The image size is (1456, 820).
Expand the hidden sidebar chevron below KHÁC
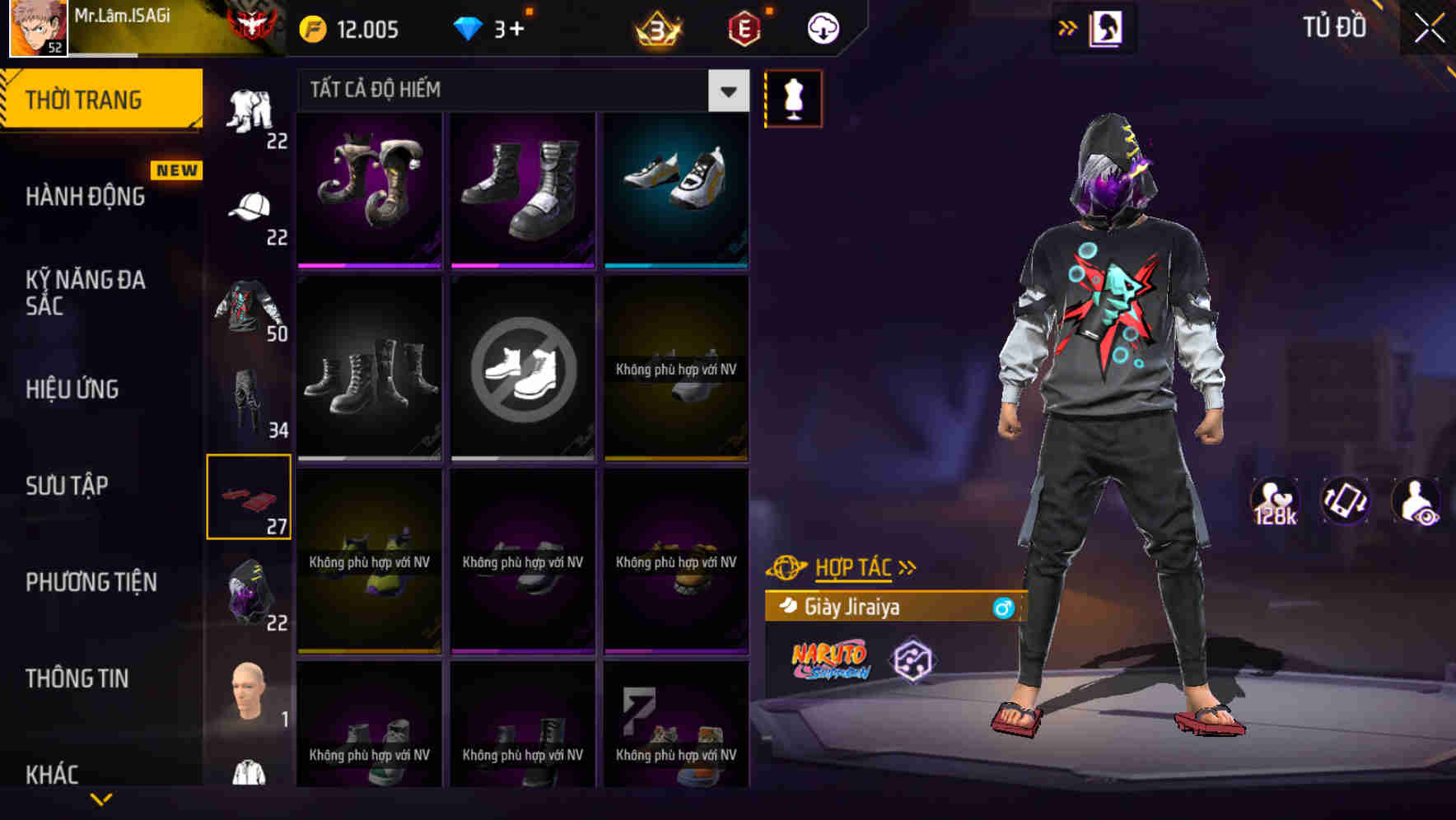tap(103, 800)
